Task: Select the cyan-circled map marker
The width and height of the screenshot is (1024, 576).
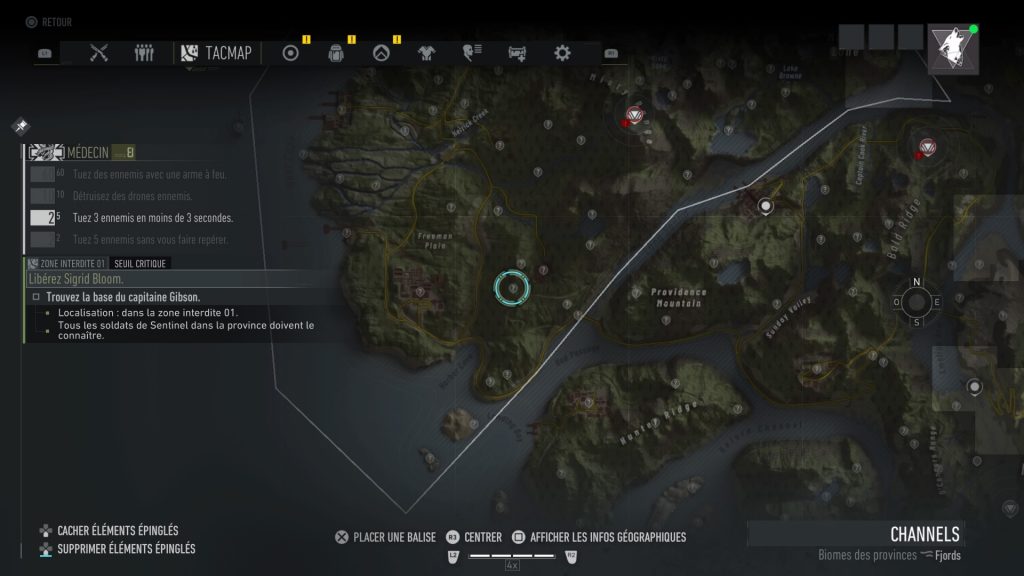Action: click(512, 288)
